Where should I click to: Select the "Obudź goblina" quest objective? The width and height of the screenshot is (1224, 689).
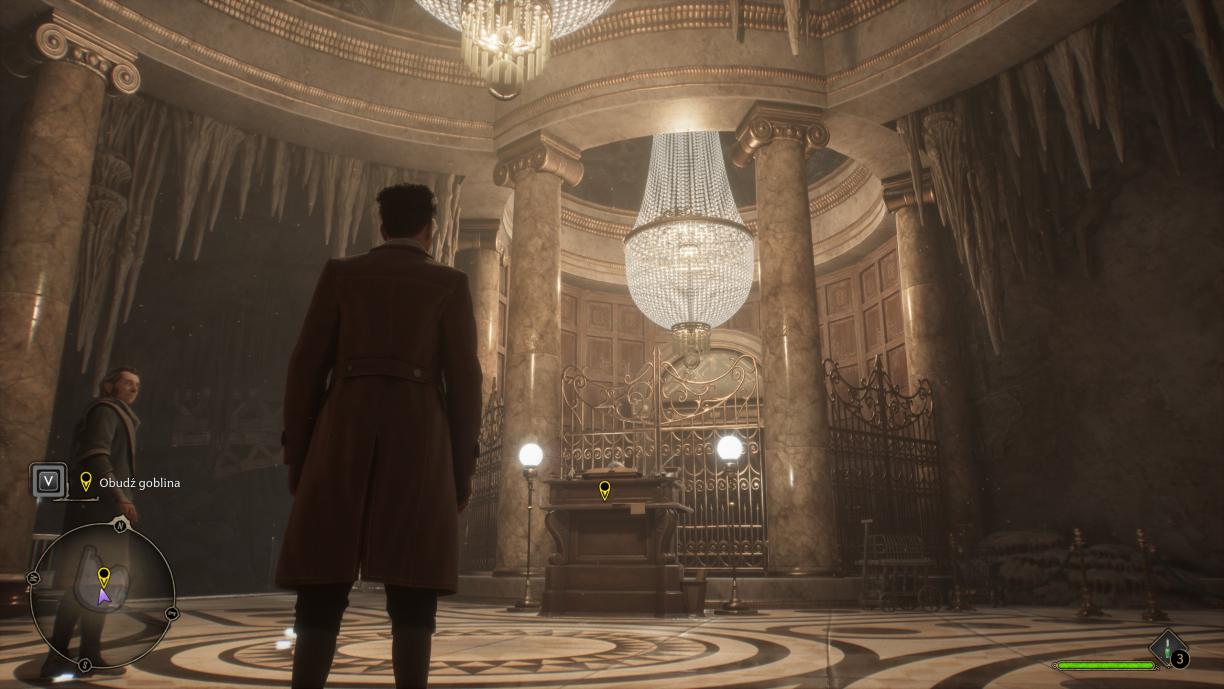pos(139,483)
